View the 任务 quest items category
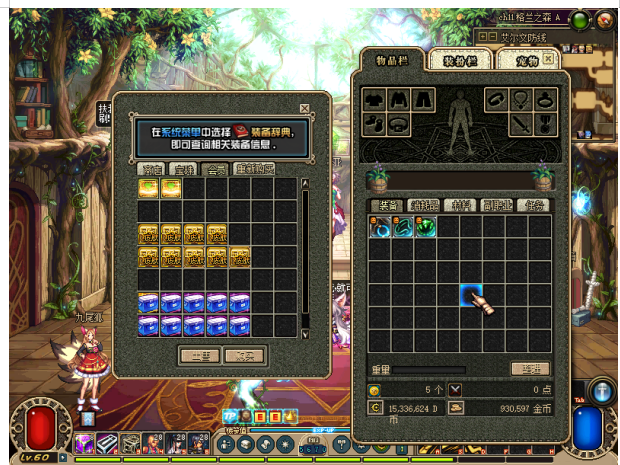This screenshot has height=465, width=620. [x=535, y=206]
